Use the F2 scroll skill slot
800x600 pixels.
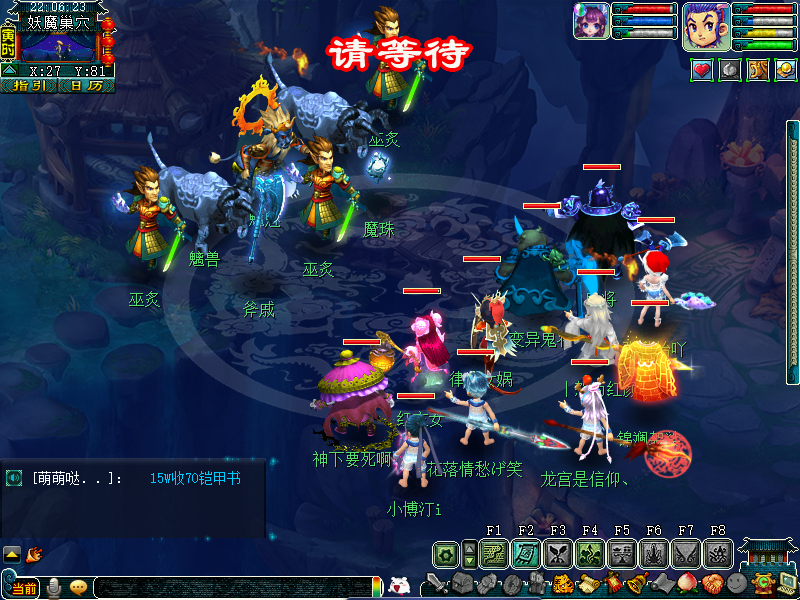tap(526, 553)
